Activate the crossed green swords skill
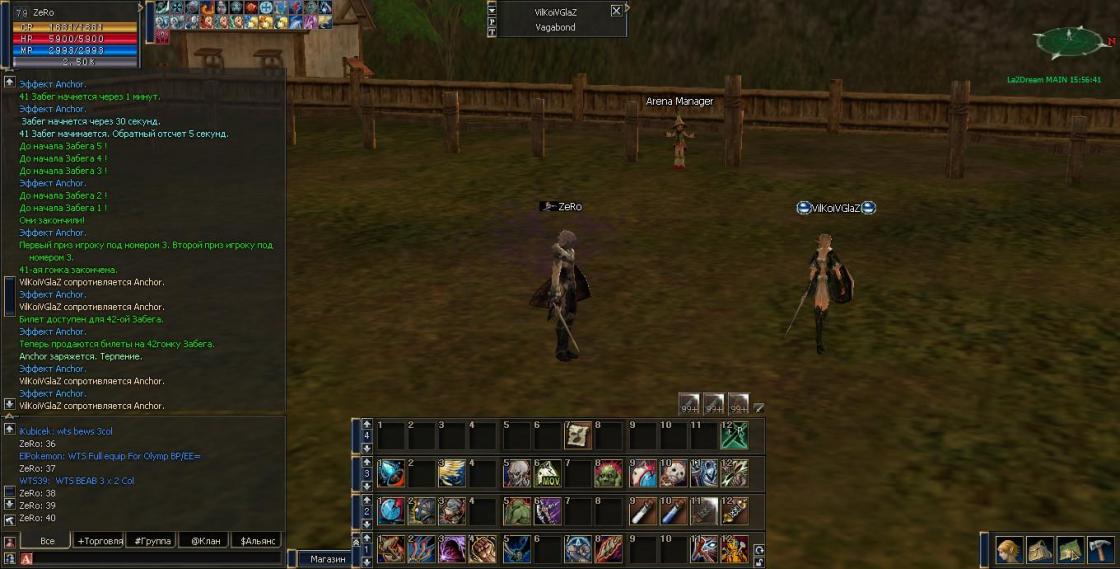The width and height of the screenshot is (1120, 569). (x=734, y=435)
